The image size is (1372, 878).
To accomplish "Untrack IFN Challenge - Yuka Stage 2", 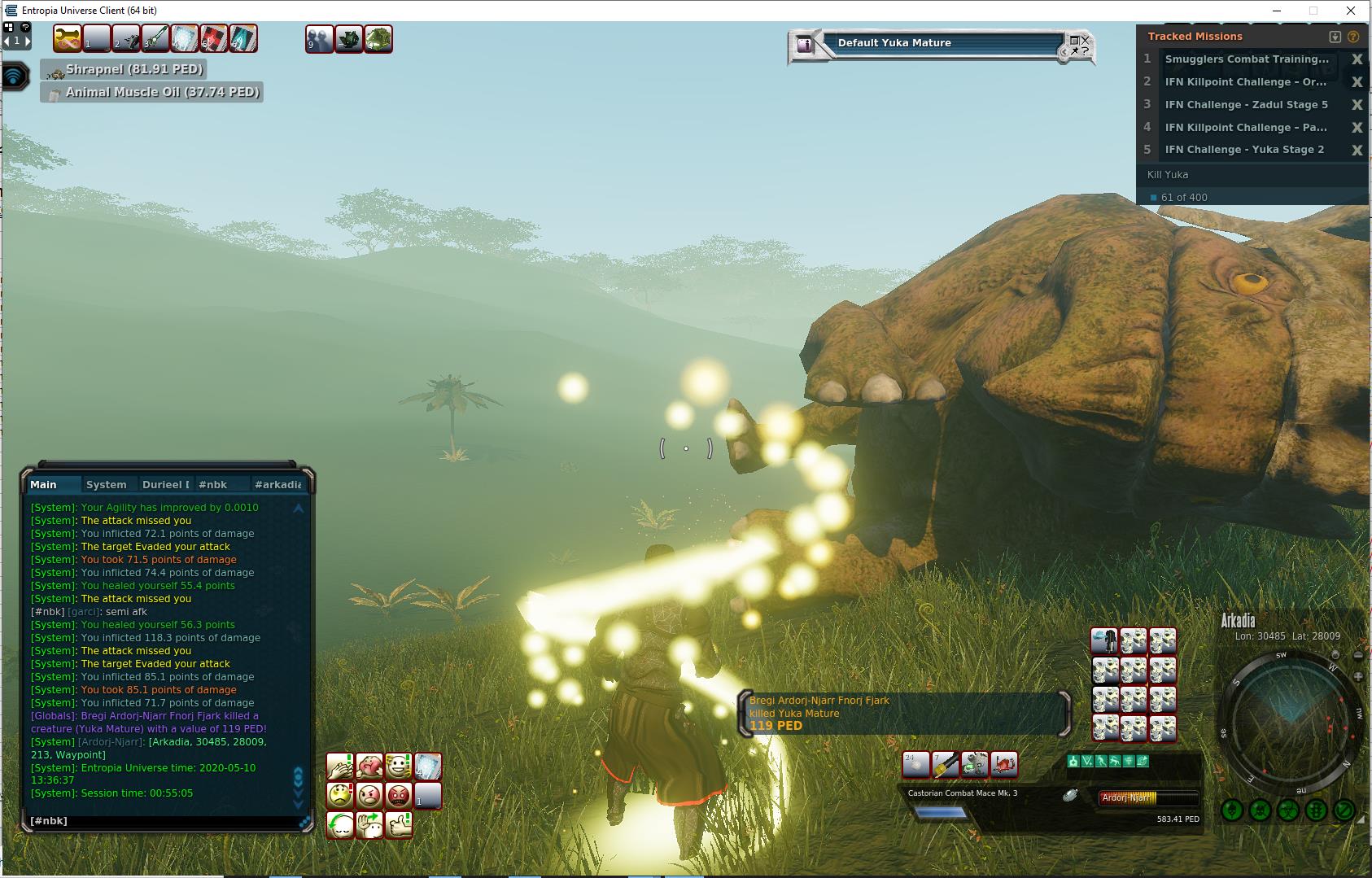I will [1357, 151].
